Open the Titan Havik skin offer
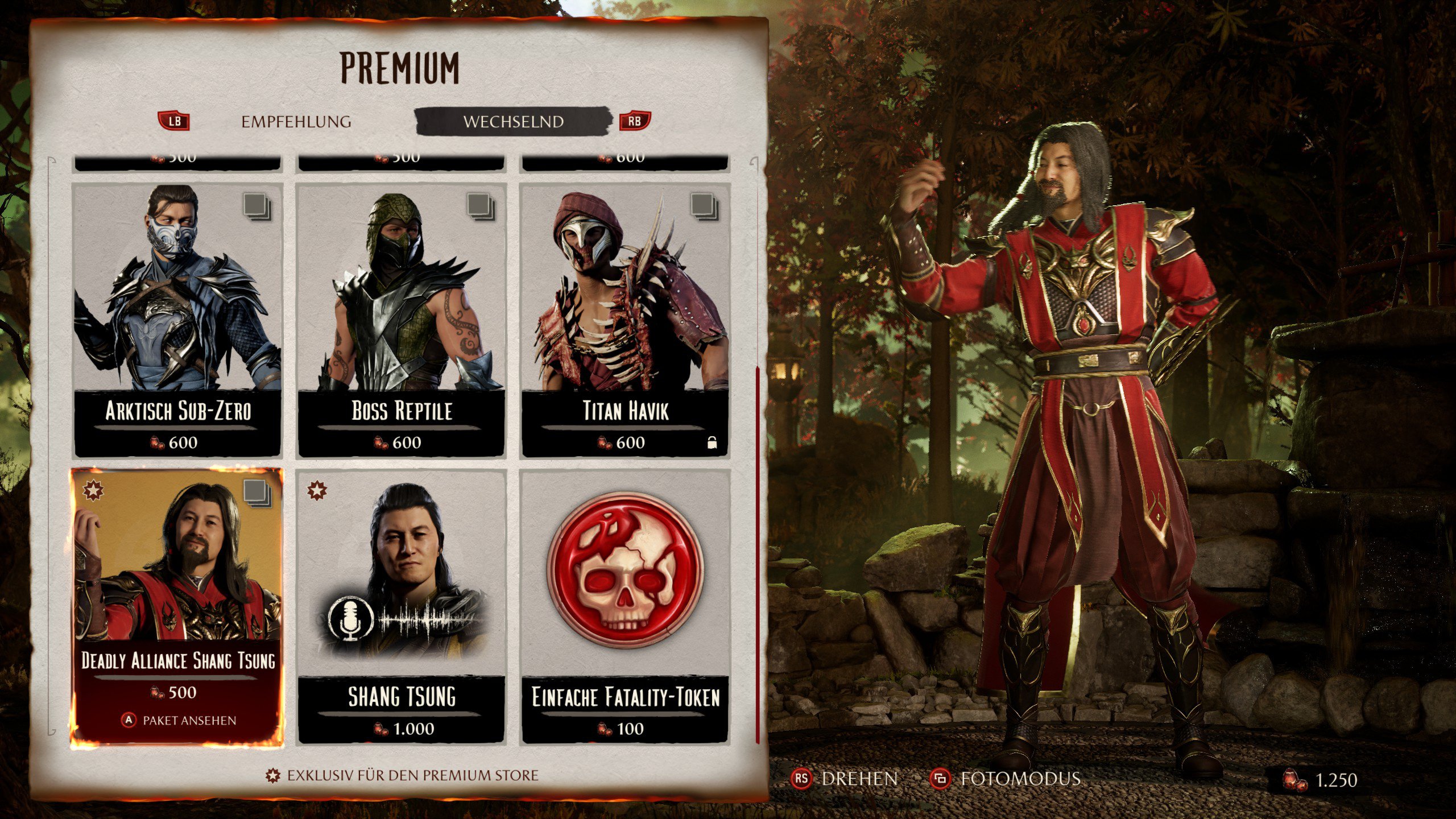 point(625,320)
